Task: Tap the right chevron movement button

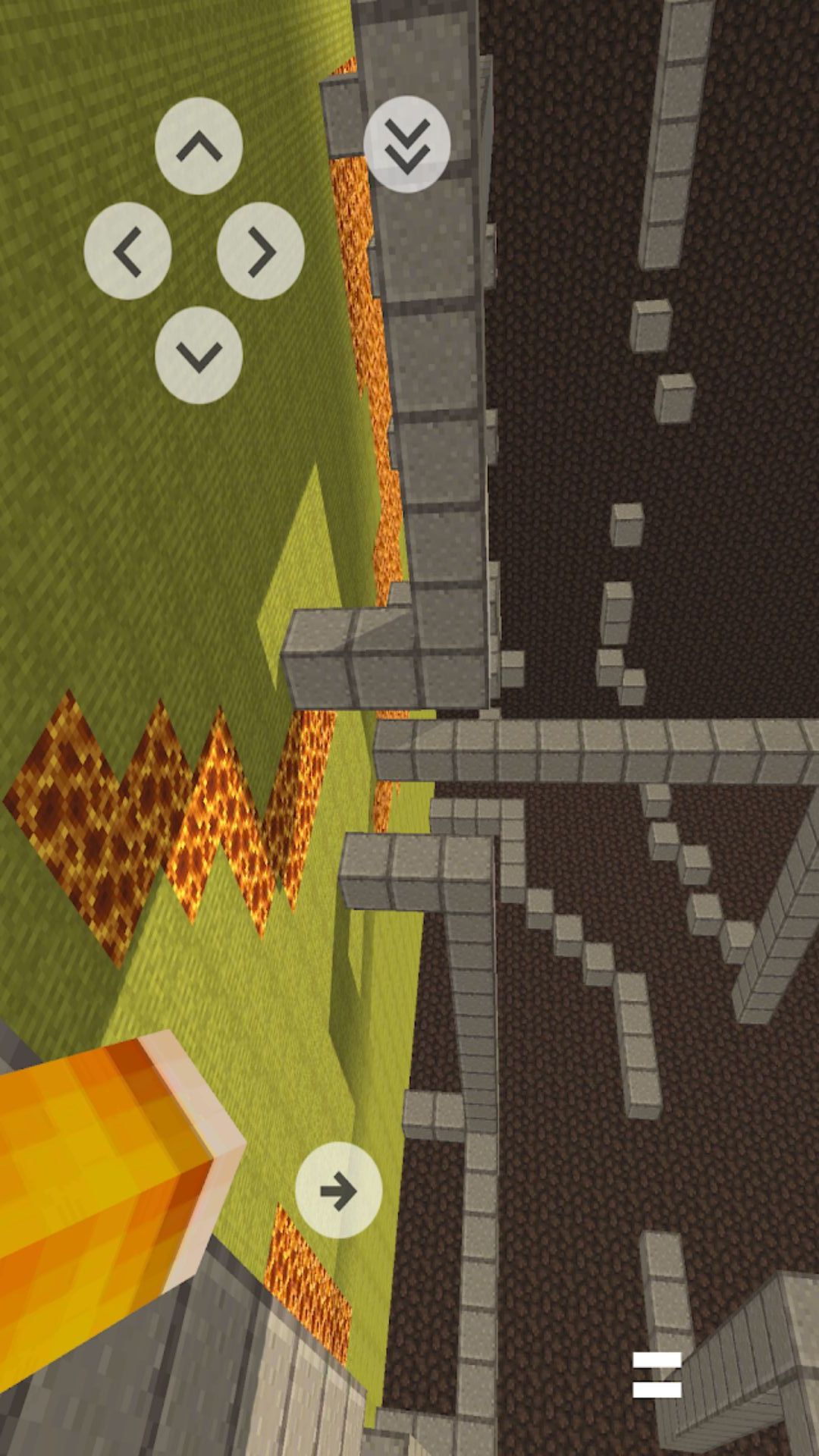Action: point(261,251)
